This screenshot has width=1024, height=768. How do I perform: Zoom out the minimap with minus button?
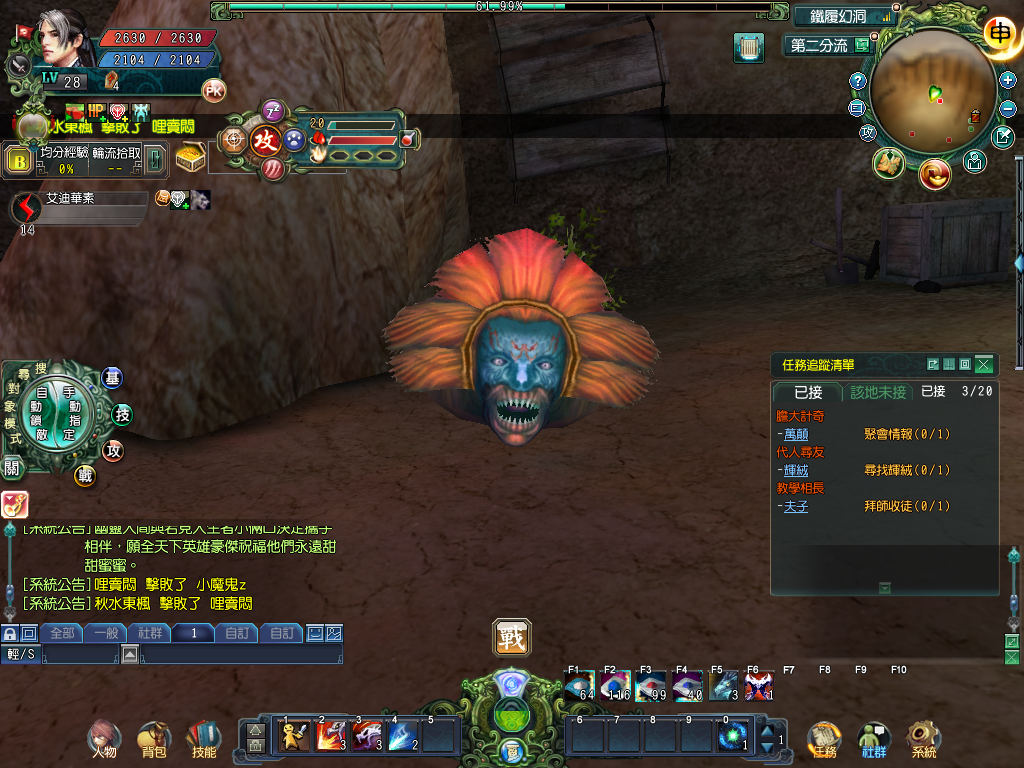pyautogui.click(x=1007, y=107)
